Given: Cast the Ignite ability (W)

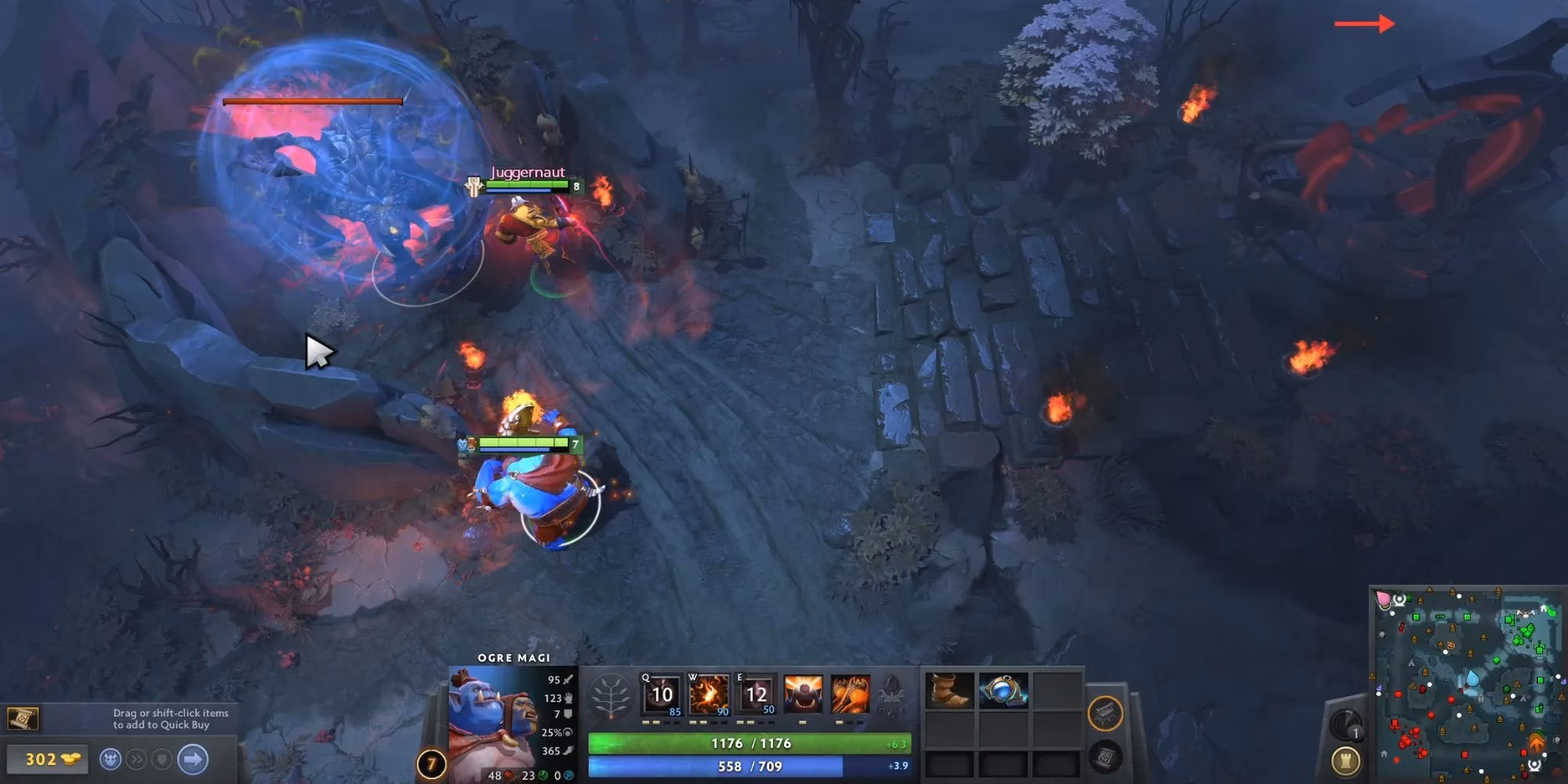Looking at the screenshot, I should [710, 693].
